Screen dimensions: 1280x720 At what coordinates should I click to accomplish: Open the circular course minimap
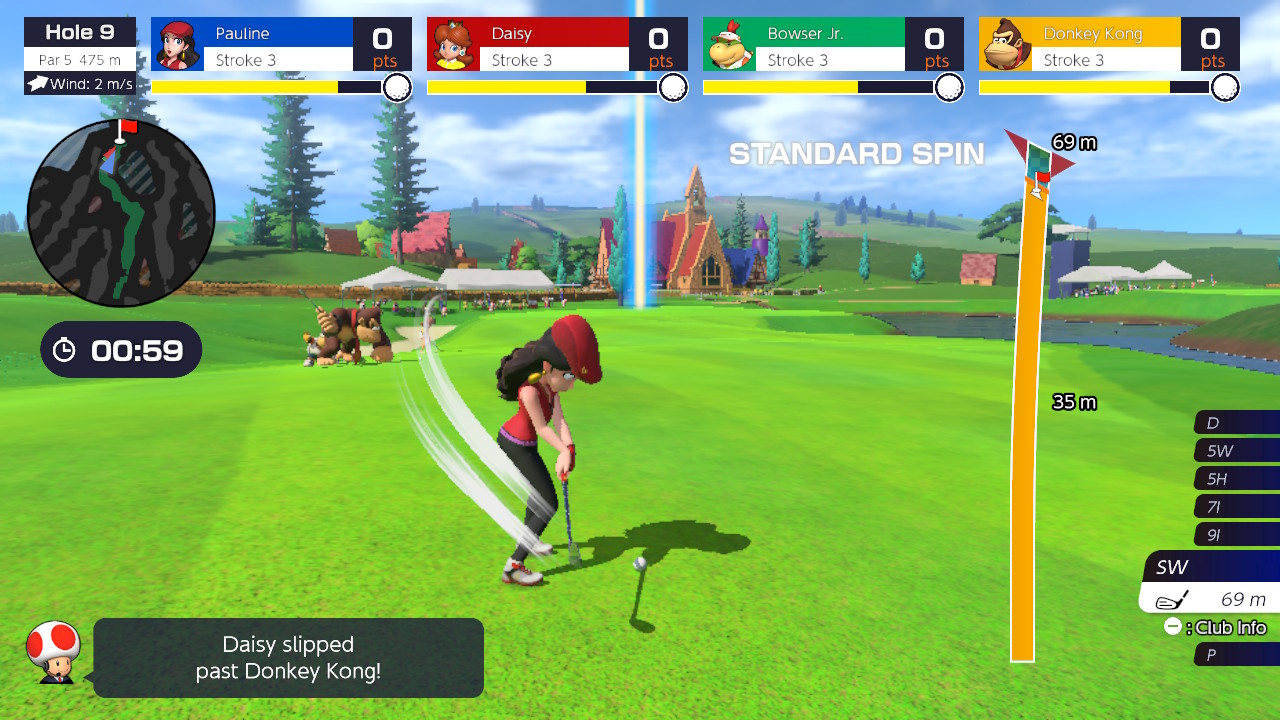121,213
